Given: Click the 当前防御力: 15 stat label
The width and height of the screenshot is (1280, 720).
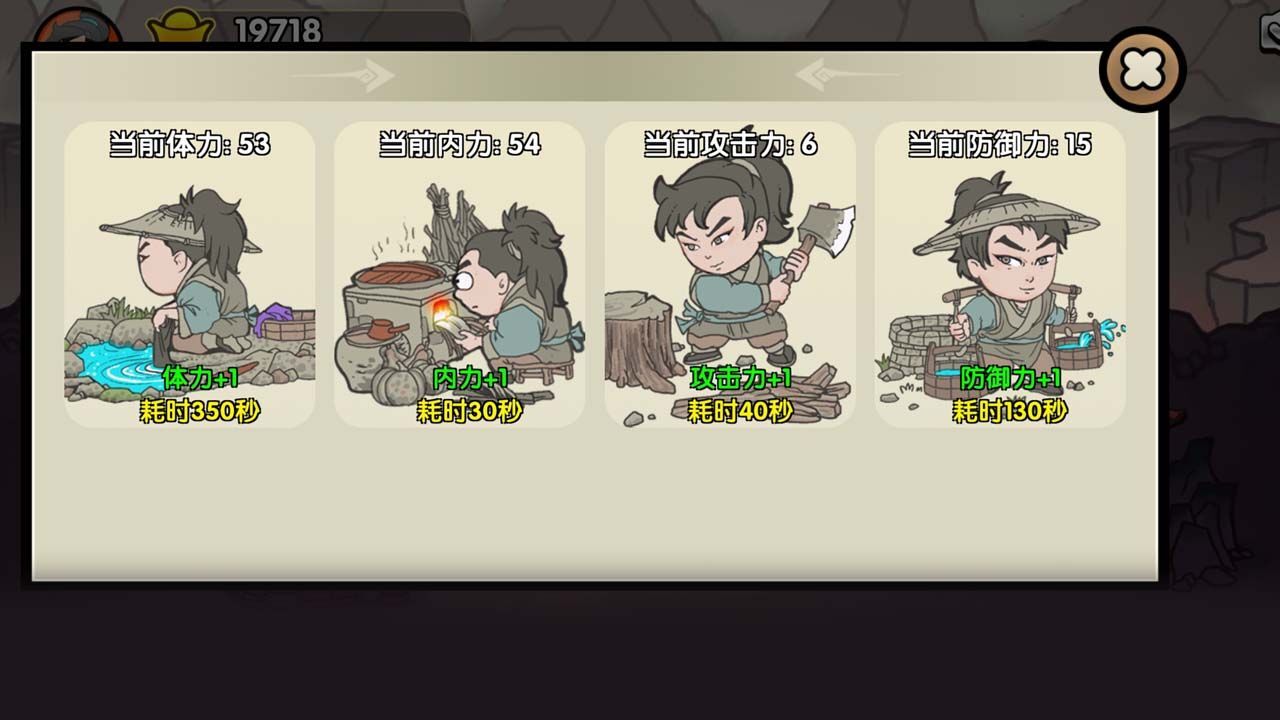Looking at the screenshot, I should coord(1000,143).
